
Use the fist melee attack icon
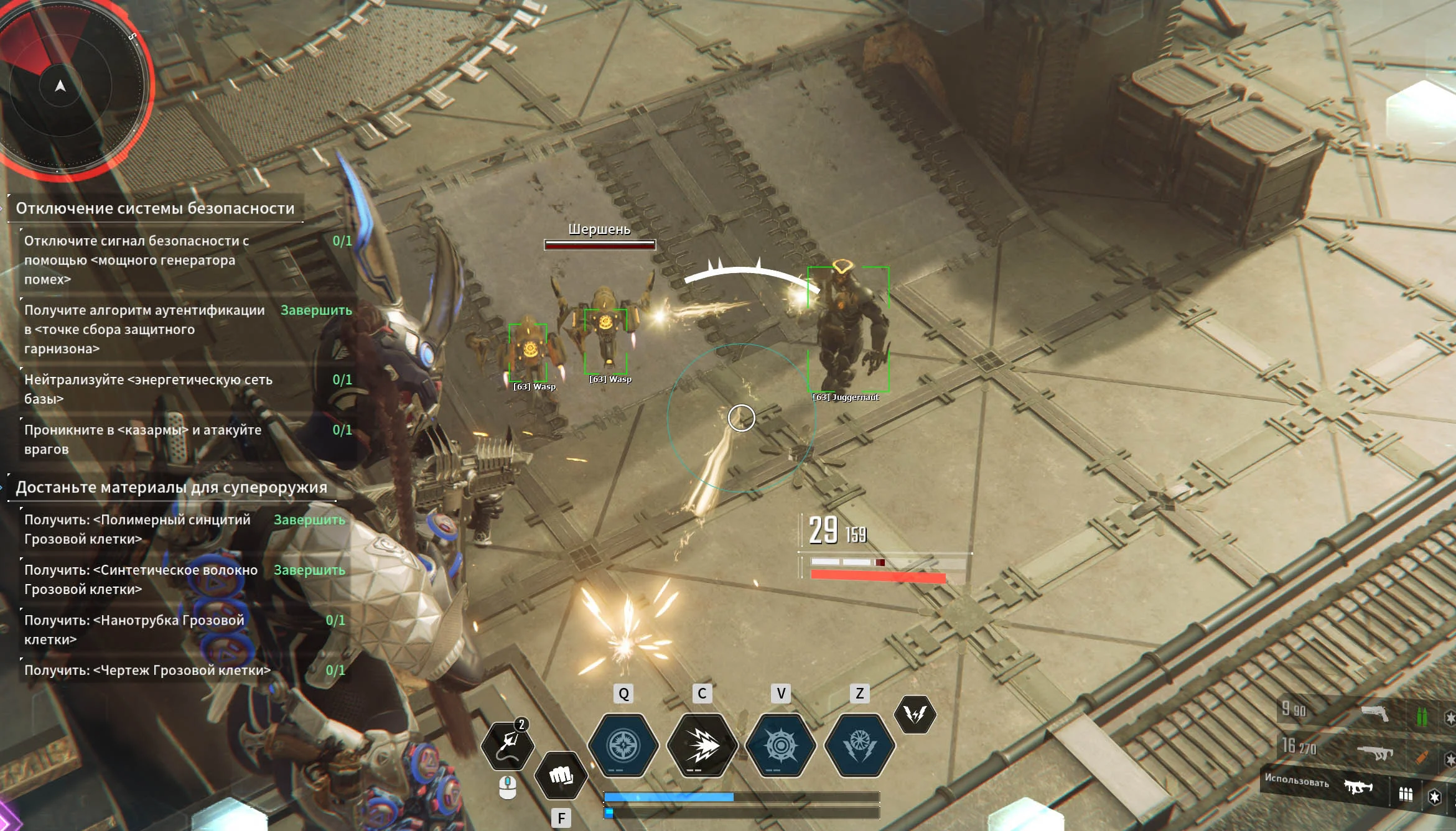[561, 775]
